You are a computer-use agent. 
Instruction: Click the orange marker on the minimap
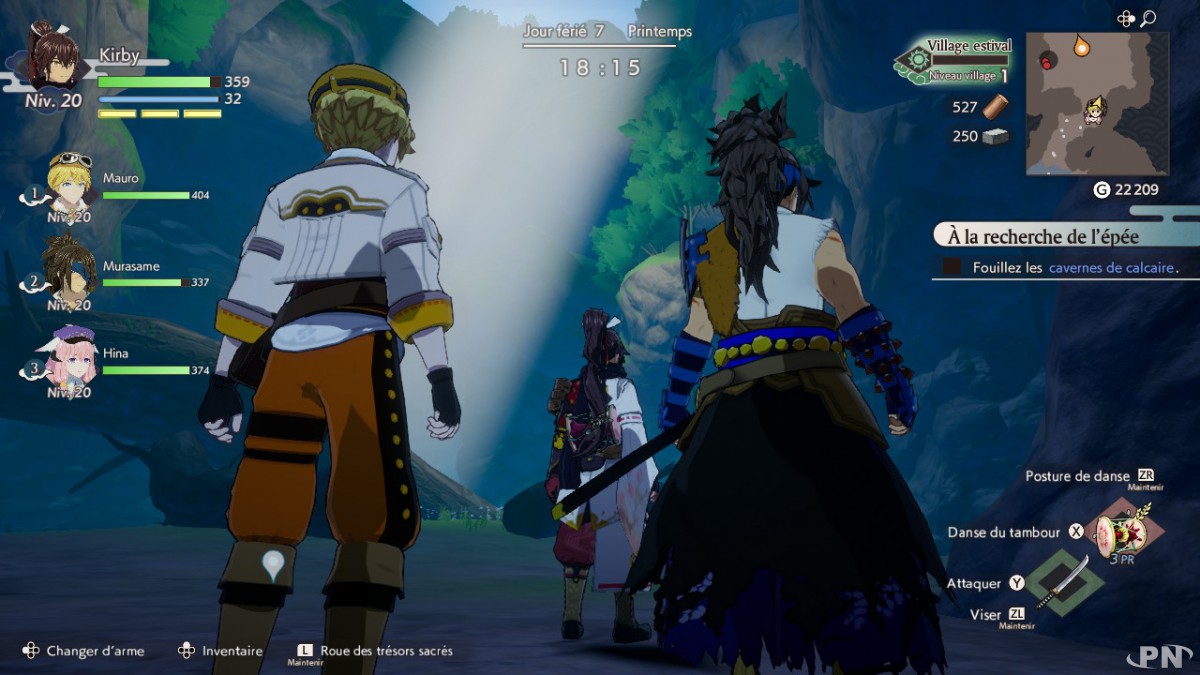point(1081,45)
